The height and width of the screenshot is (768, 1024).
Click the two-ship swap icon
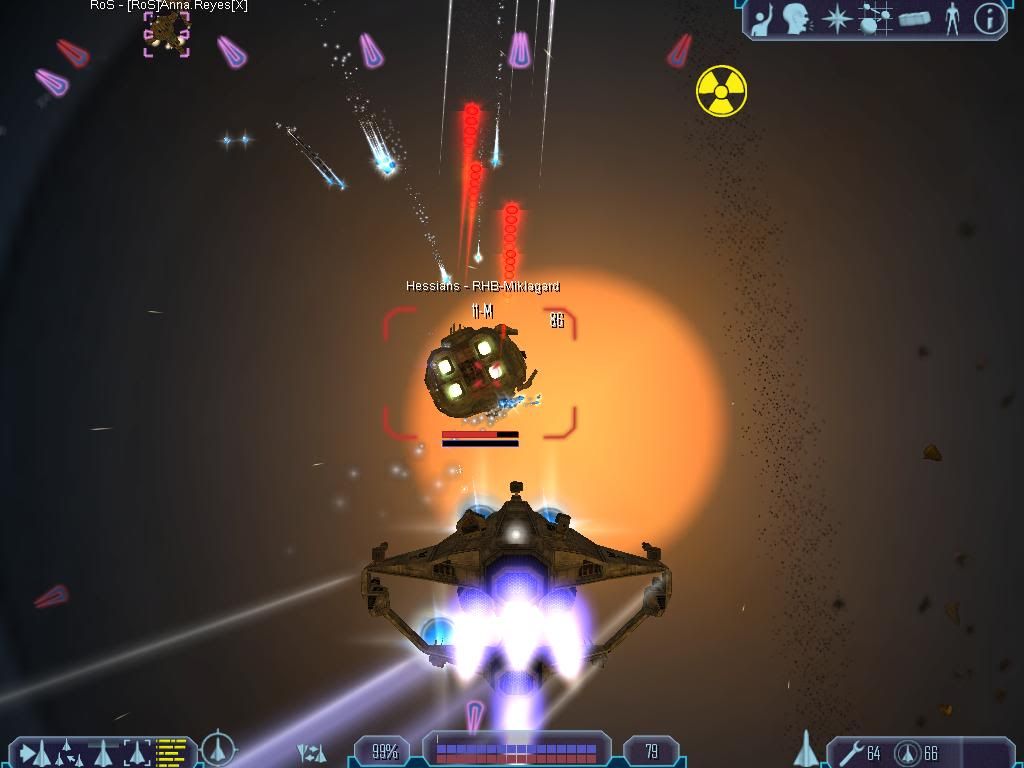[x=312, y=752]
